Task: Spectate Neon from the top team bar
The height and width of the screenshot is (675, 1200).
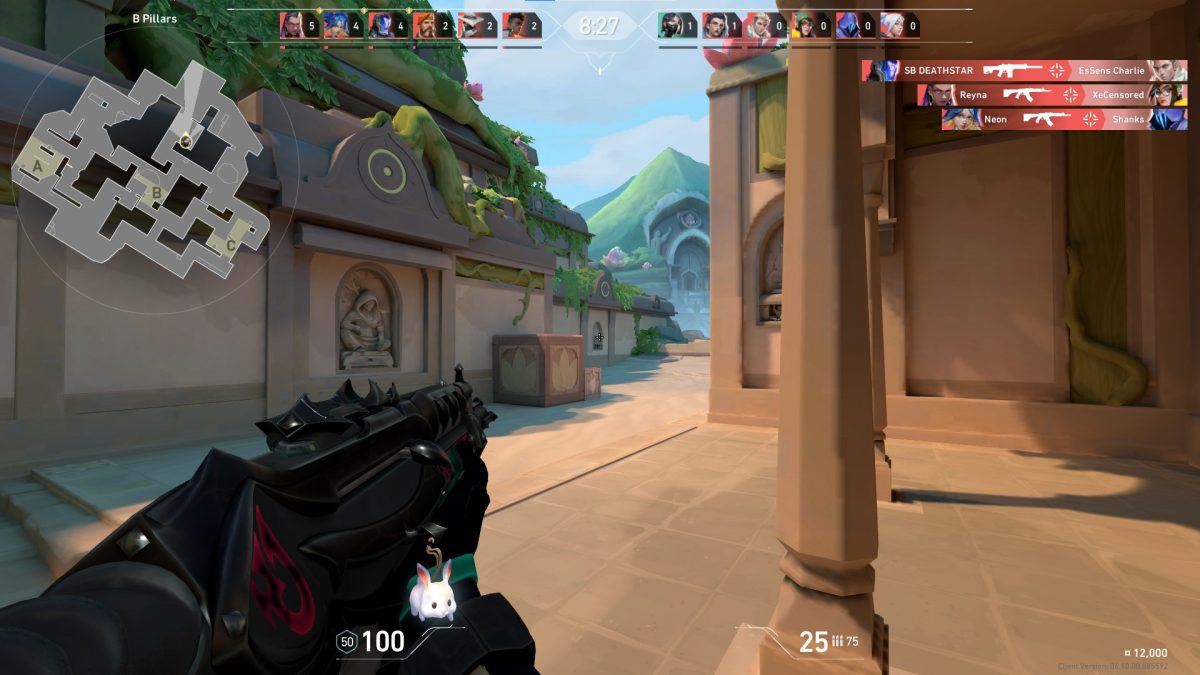Action: tap(336, 27)
